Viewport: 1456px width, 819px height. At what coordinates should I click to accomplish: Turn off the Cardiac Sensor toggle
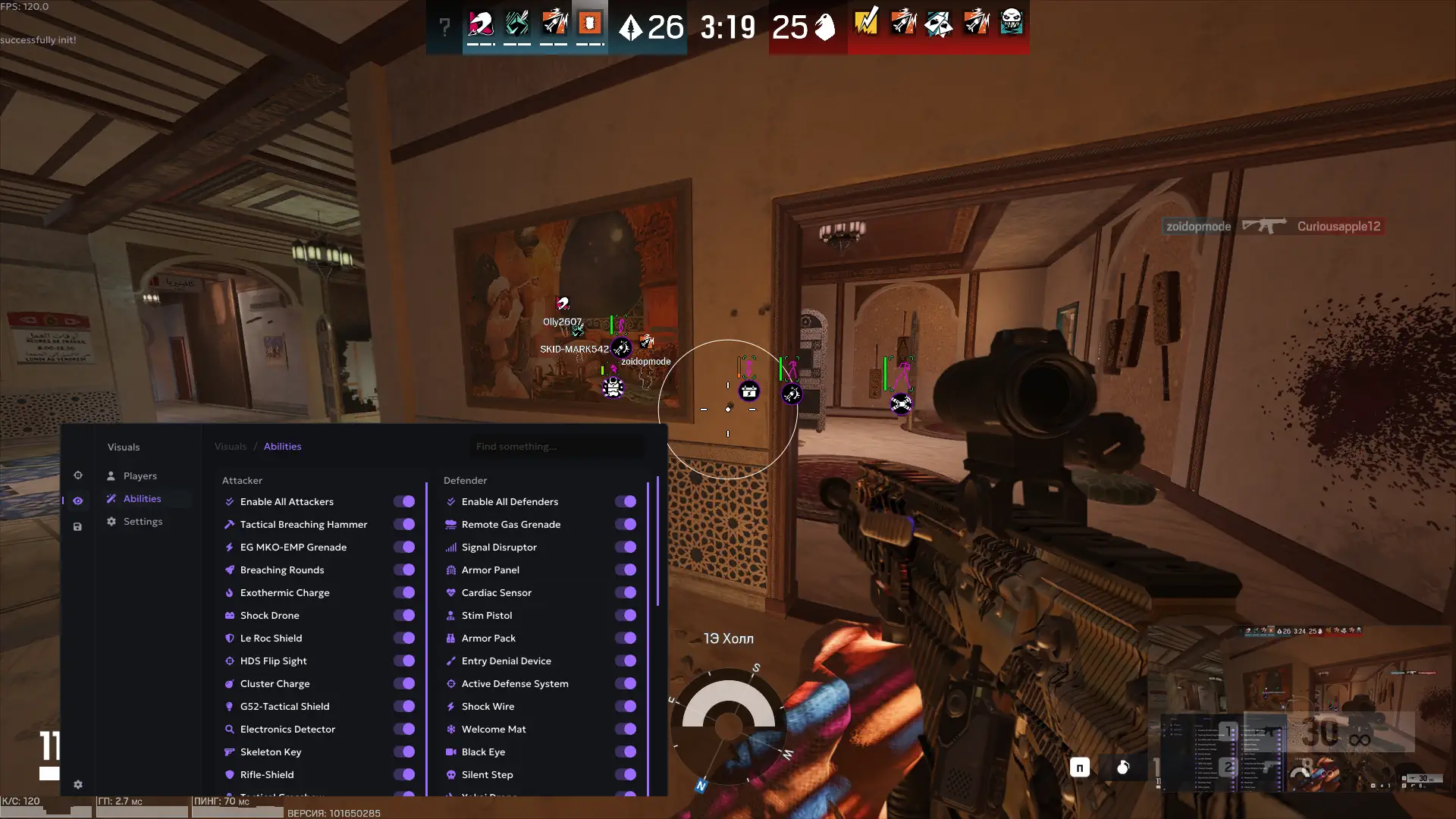(x=625, y=592)
